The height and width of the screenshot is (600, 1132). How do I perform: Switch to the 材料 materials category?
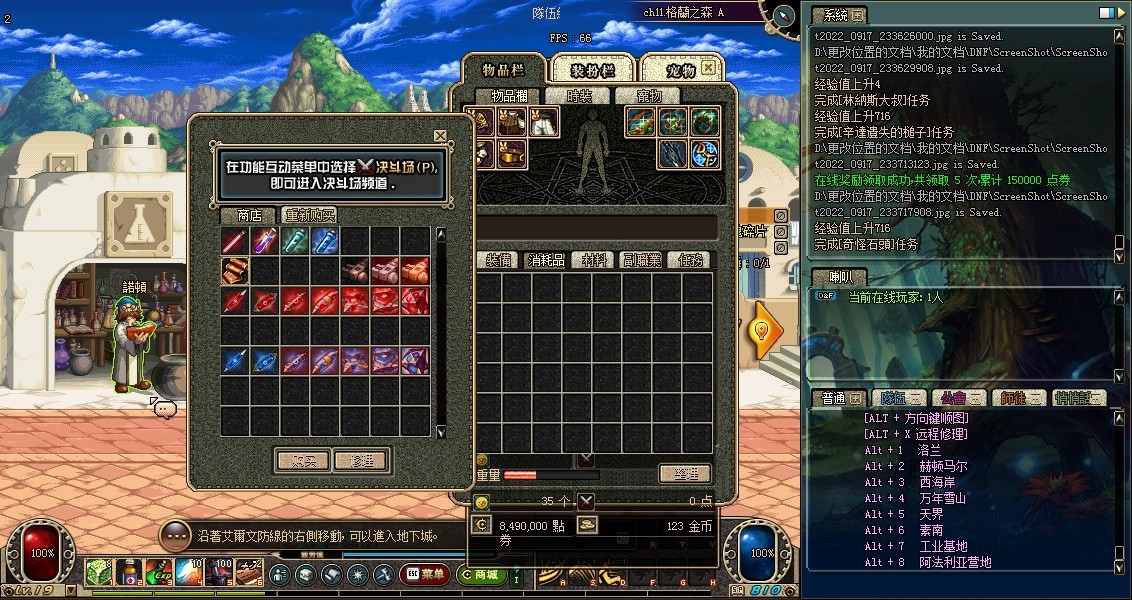[x=595, y=260]
